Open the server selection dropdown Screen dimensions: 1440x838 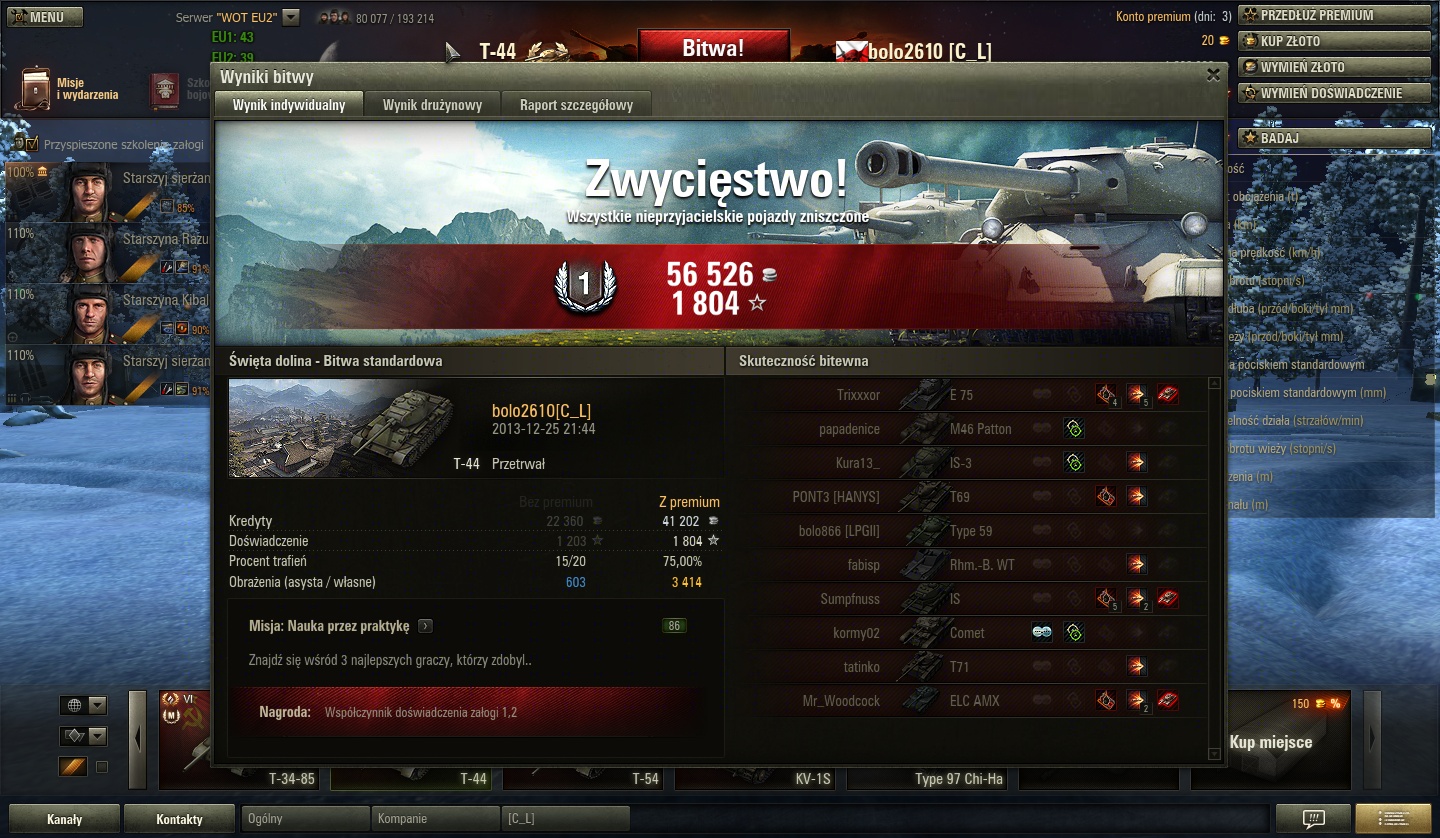pos(291,17)
